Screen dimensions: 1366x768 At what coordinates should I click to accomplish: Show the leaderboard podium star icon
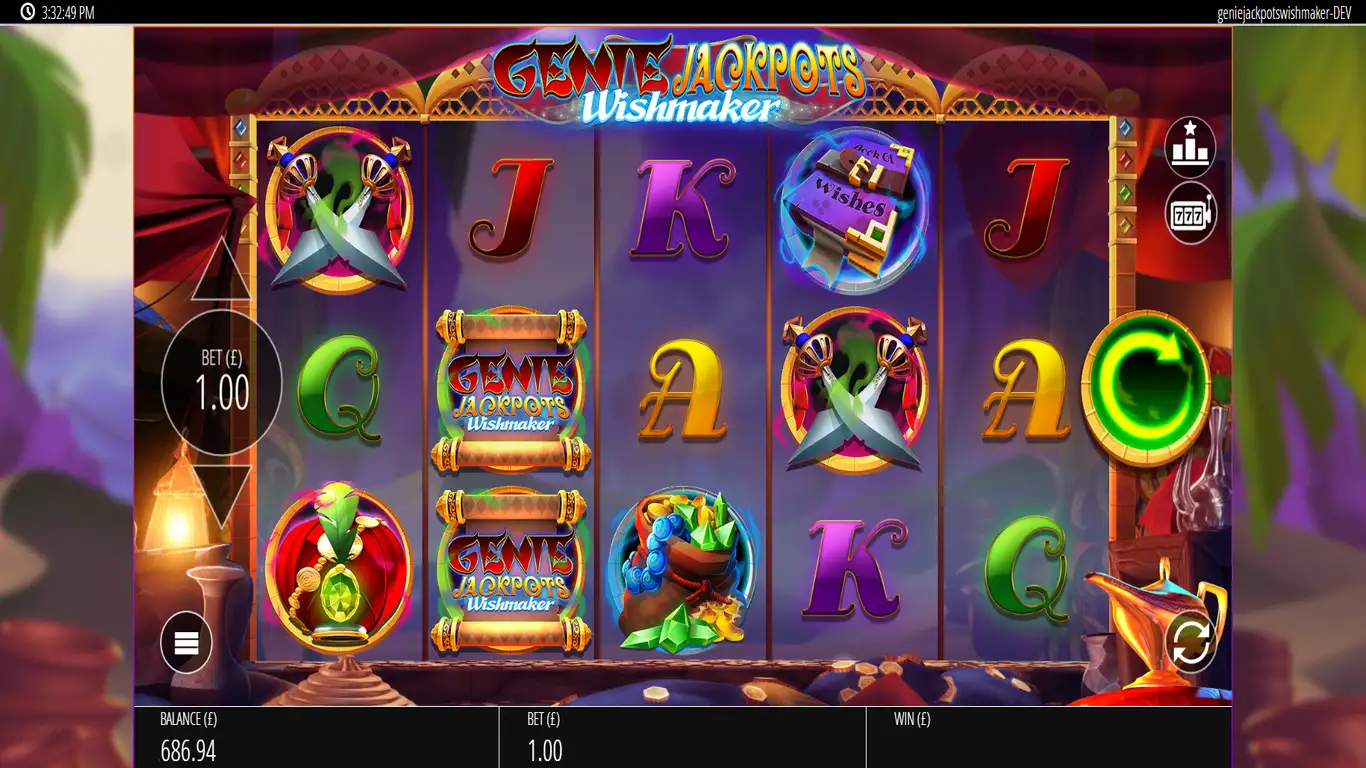coord(1190,147)
